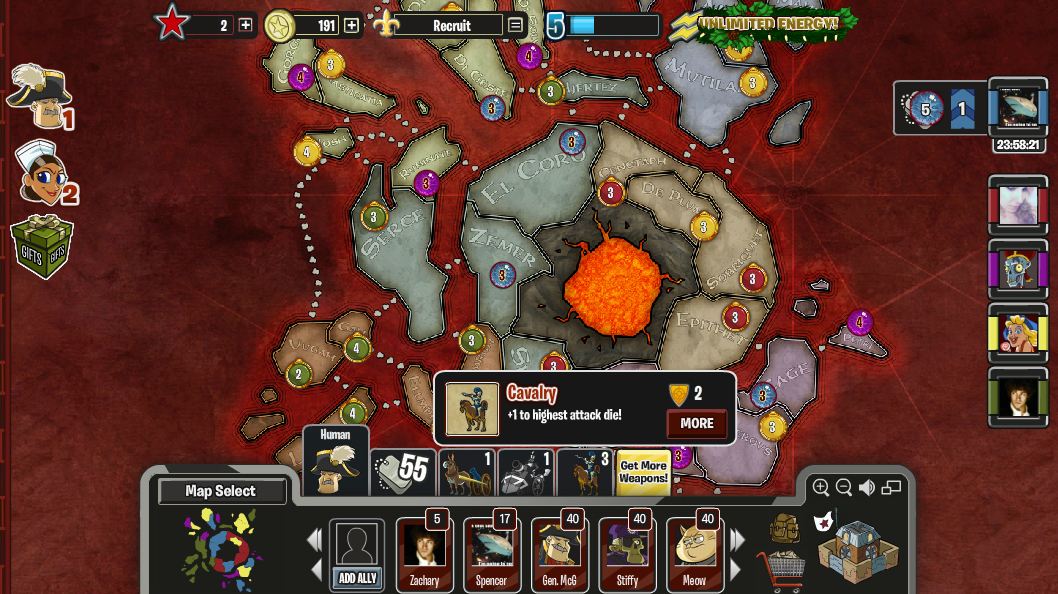Click the Unlimited Energy banner

(x=765, y=23)
